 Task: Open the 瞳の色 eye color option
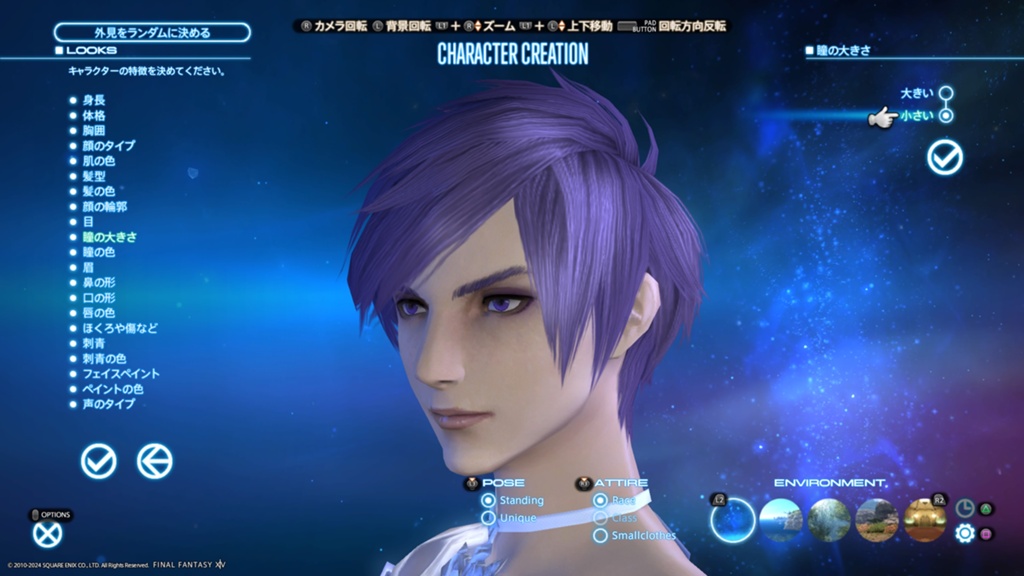pos(100,253)
